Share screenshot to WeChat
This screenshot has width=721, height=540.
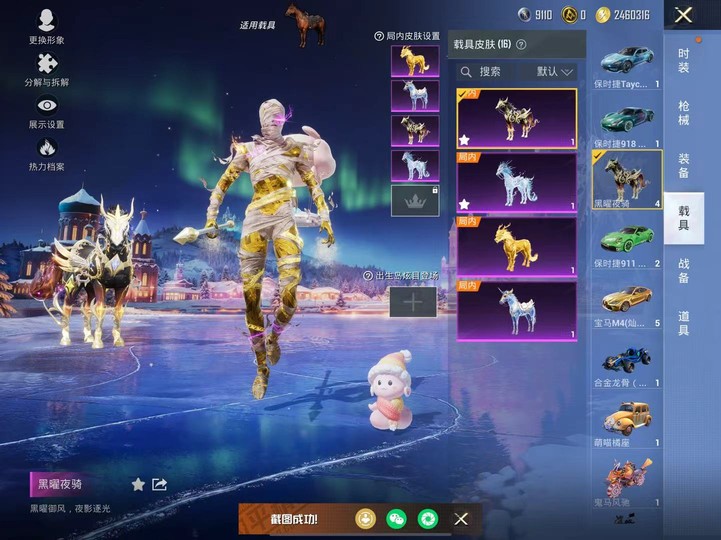(398, 519)
